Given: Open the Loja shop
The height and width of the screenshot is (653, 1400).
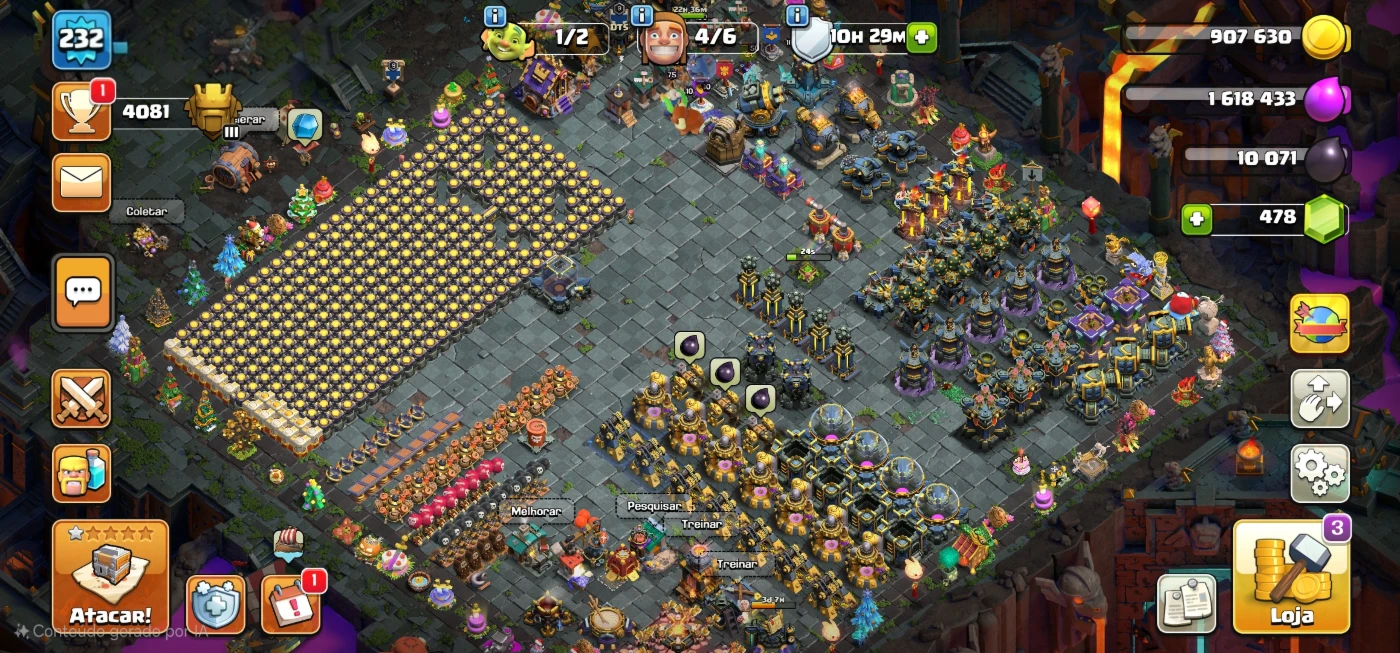Looking at the screenshot, I should point(1290,577).
